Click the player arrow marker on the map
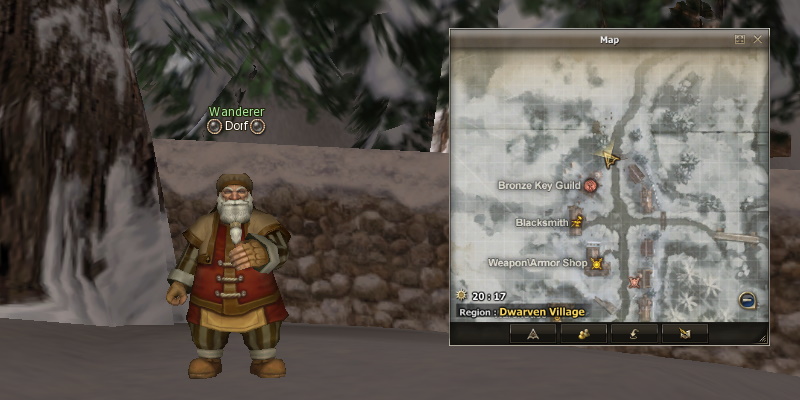Image resolution: width=800 pixels, height=400 pixels. pyautogui.click(x=607, y=157)
